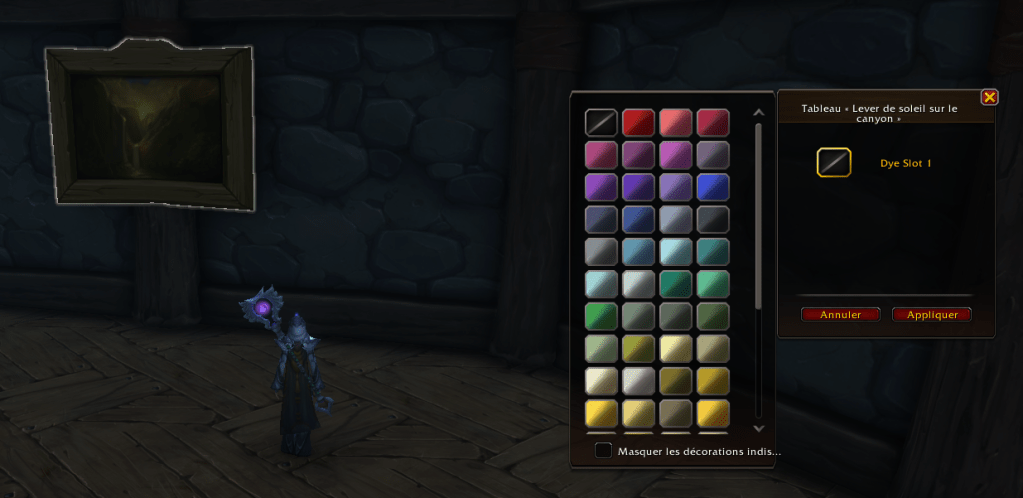
Task: Click the palette scroll-up arrow
Action: tap(758, 112)
